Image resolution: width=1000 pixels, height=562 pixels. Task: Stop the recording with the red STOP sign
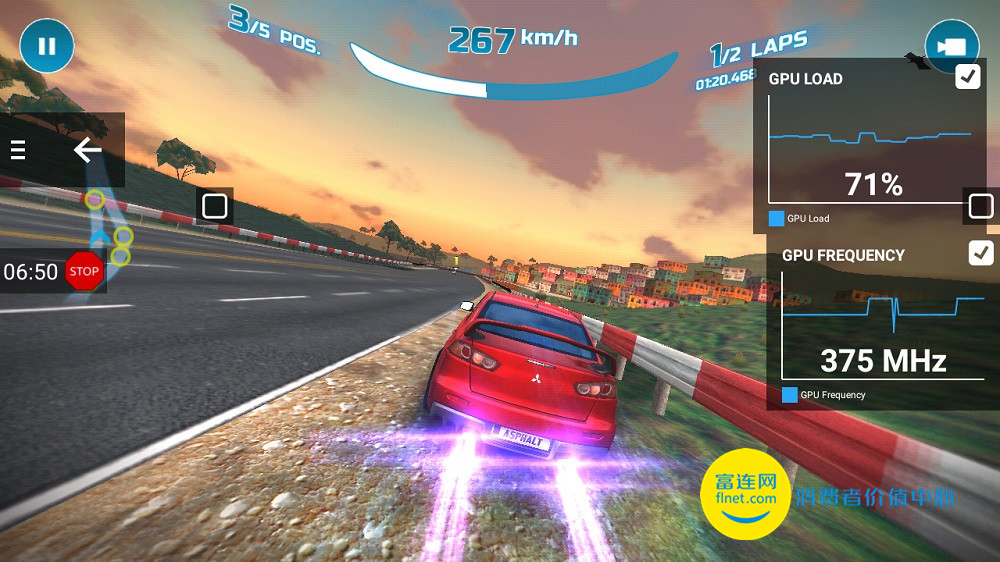[x=84, y=271]
